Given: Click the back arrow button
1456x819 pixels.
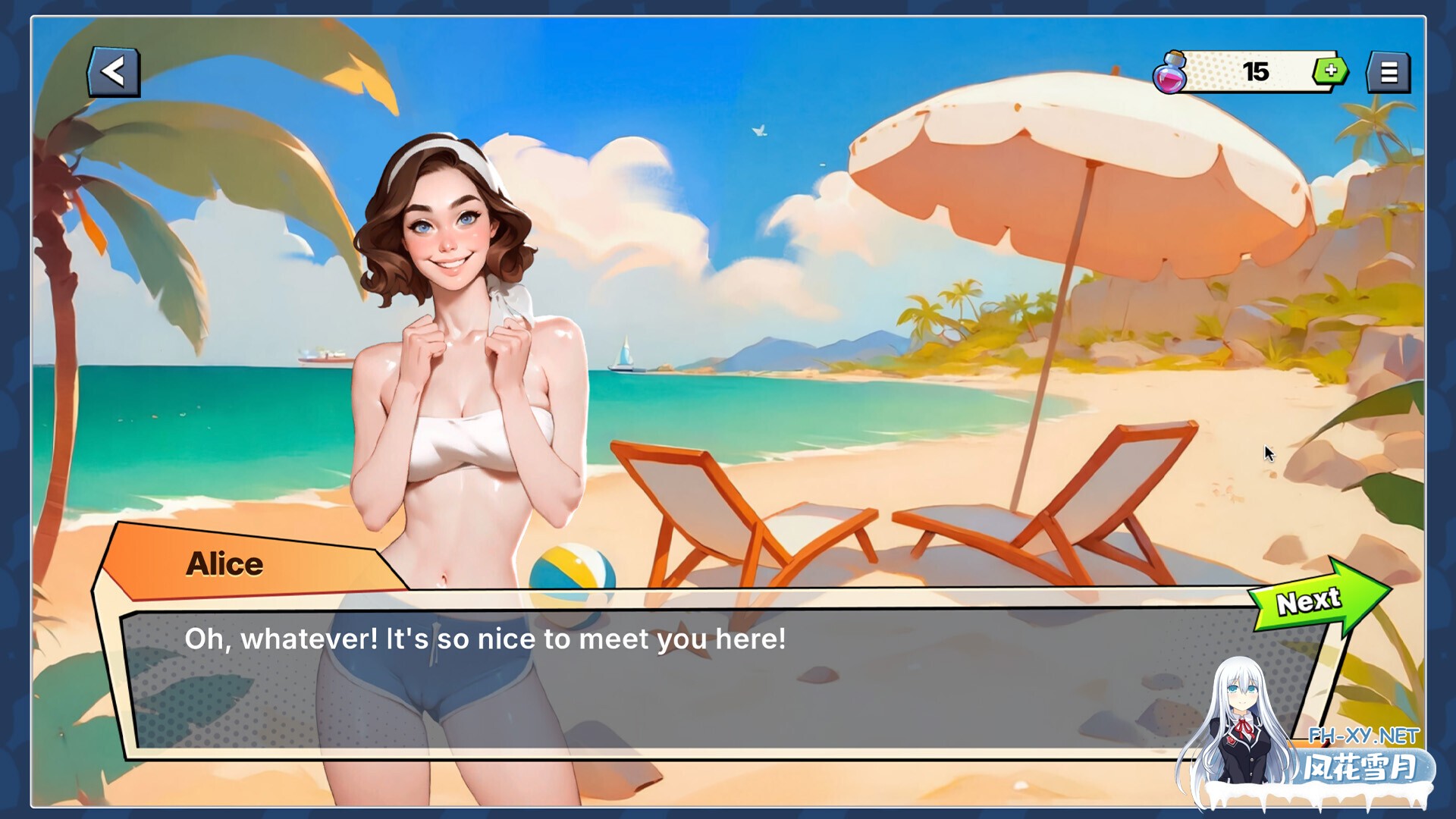Looking at the screenshot, I should pos(114,71).
